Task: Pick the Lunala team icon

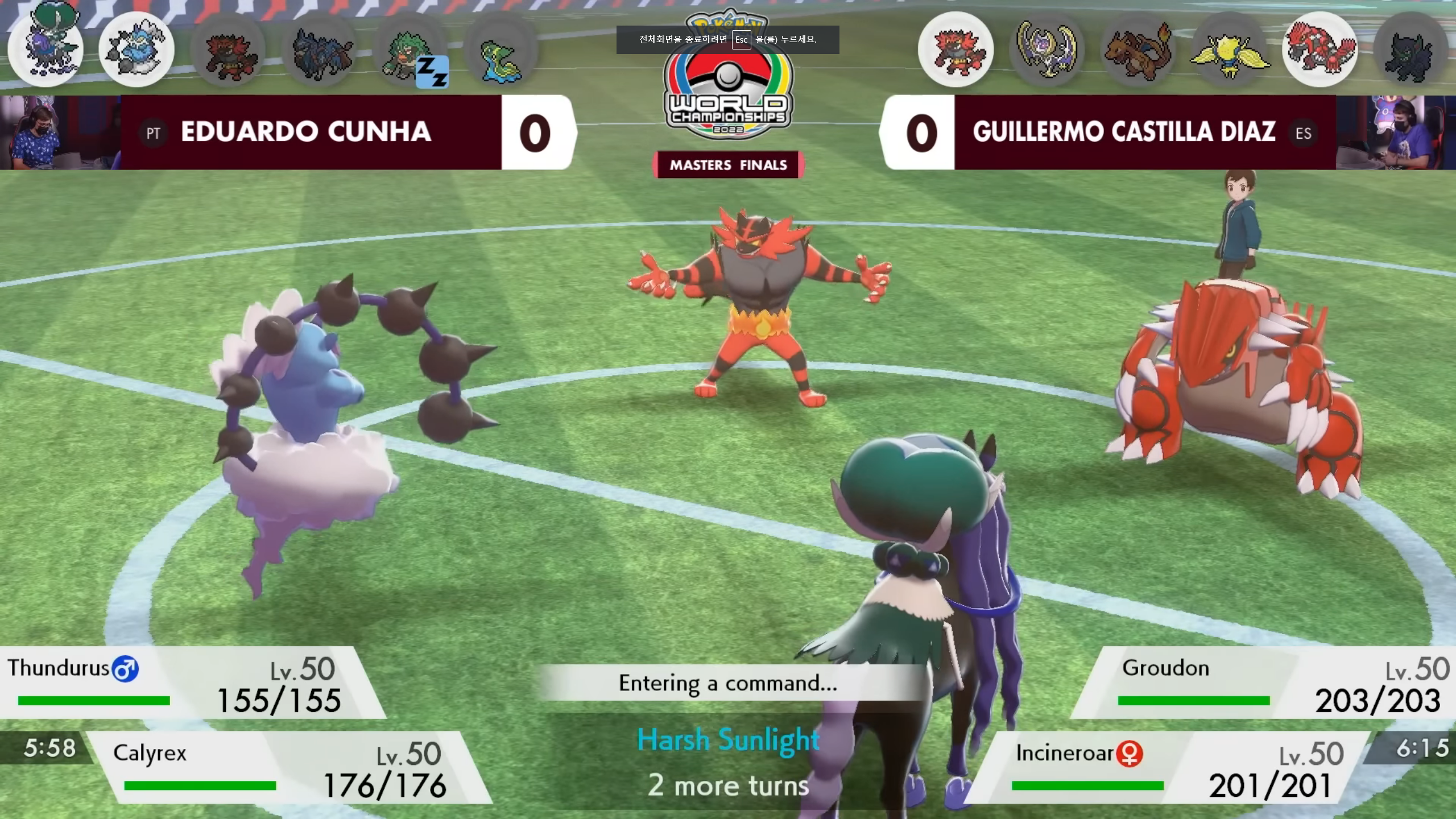Action: [1046, 50]
